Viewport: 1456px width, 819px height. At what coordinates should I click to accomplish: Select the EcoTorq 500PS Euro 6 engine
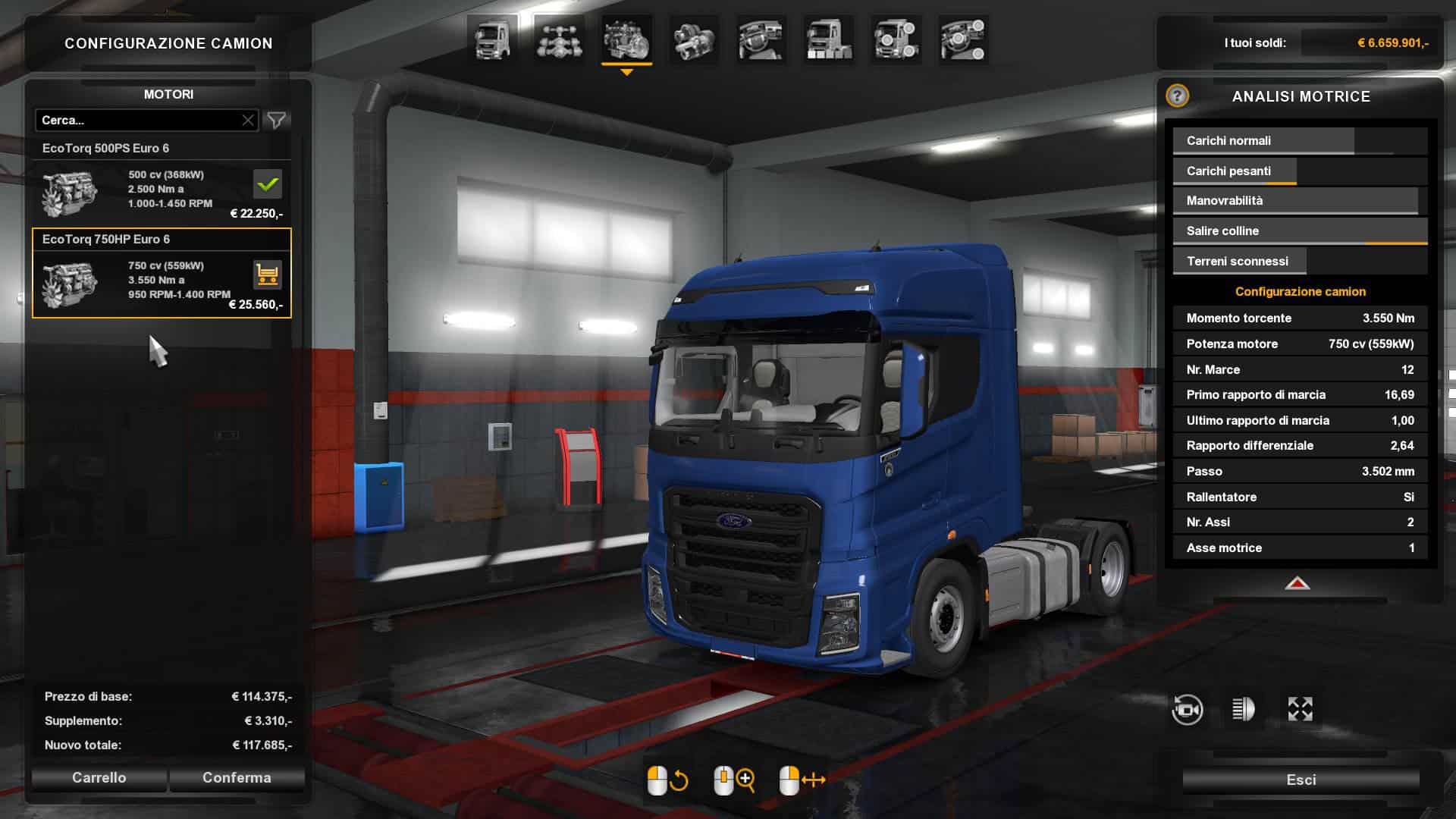(162, 182)
